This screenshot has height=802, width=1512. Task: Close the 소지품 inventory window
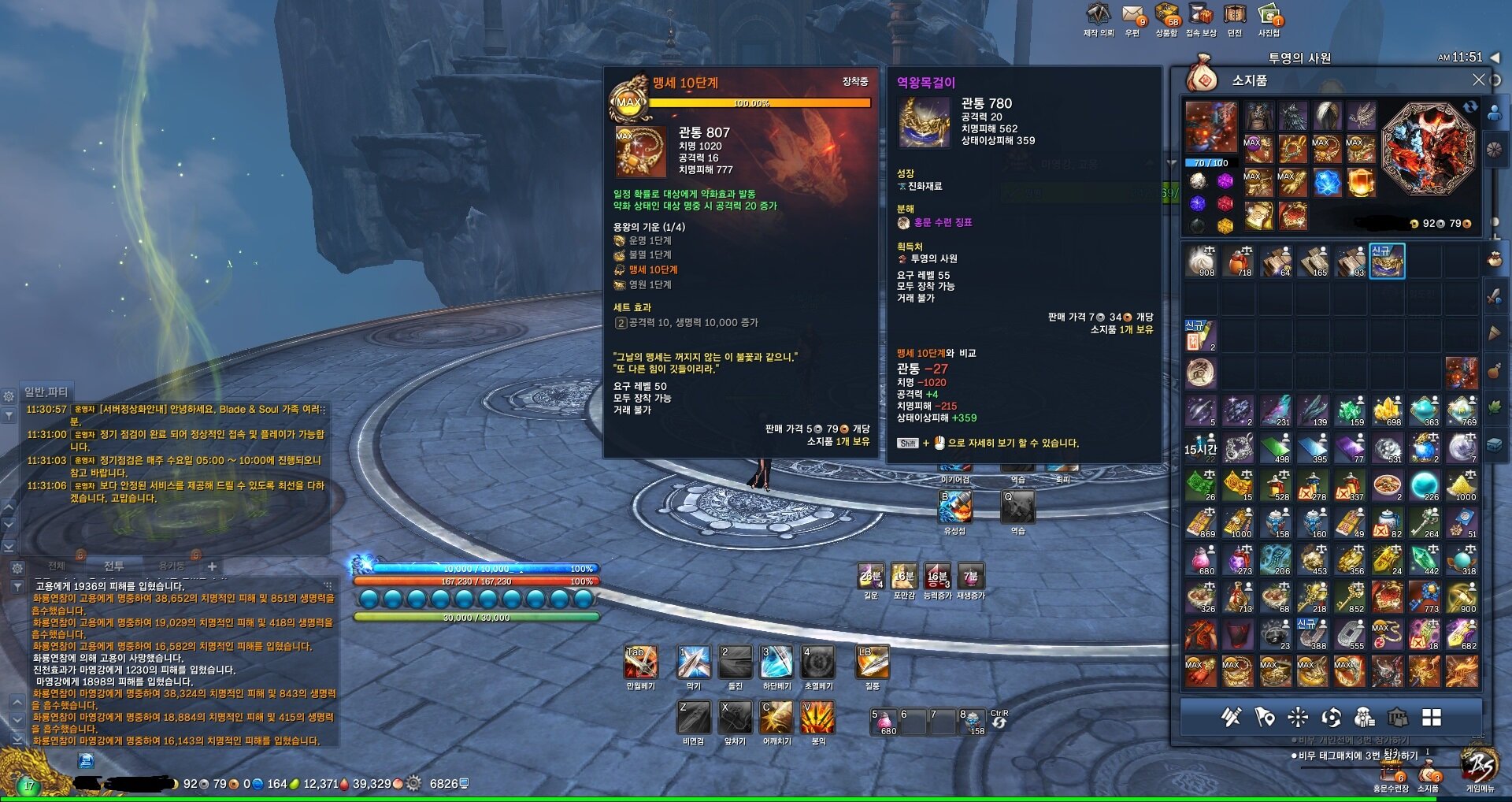pos(1478,80)
